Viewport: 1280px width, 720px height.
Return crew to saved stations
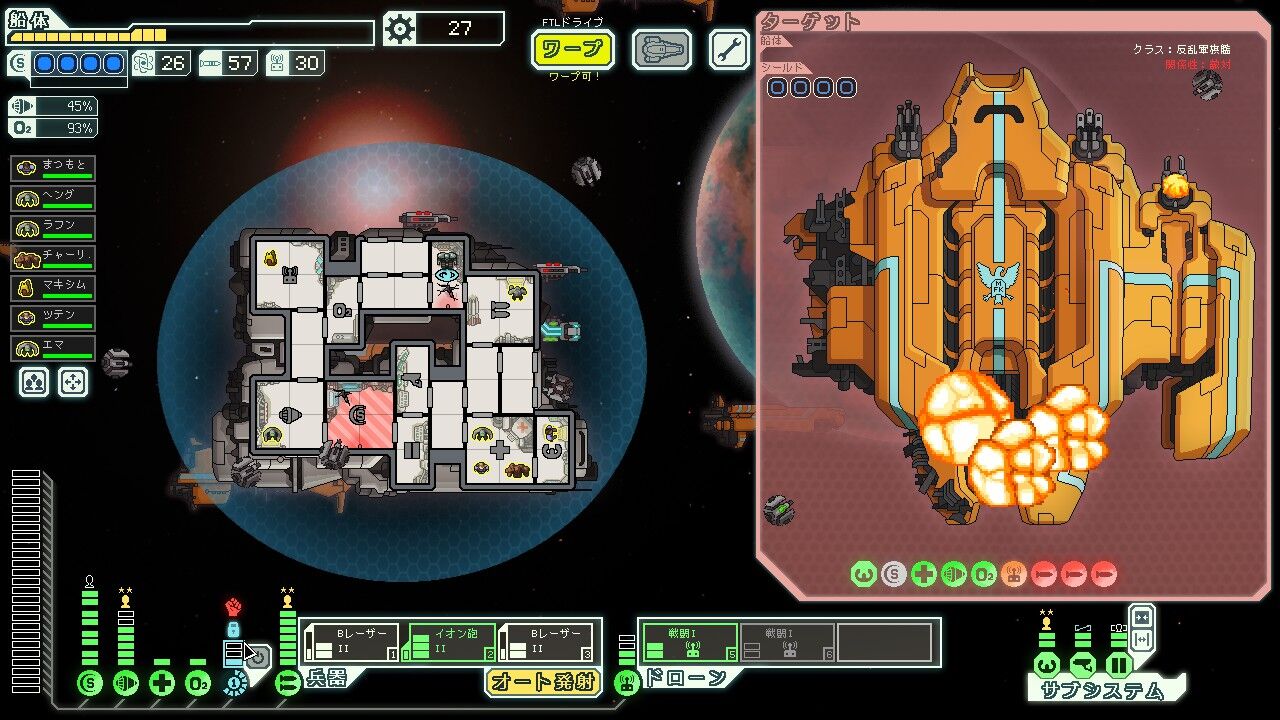coord(73,381)
